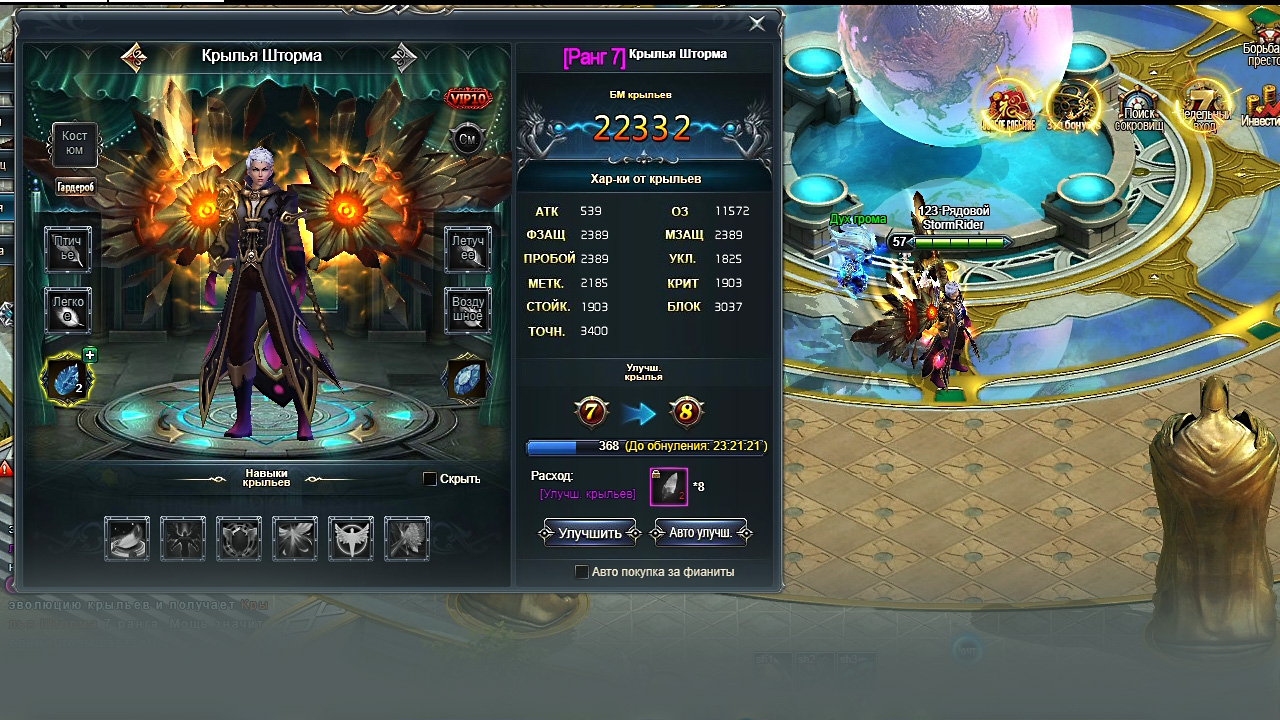Open the Костюм costume slot

[75, 144]
